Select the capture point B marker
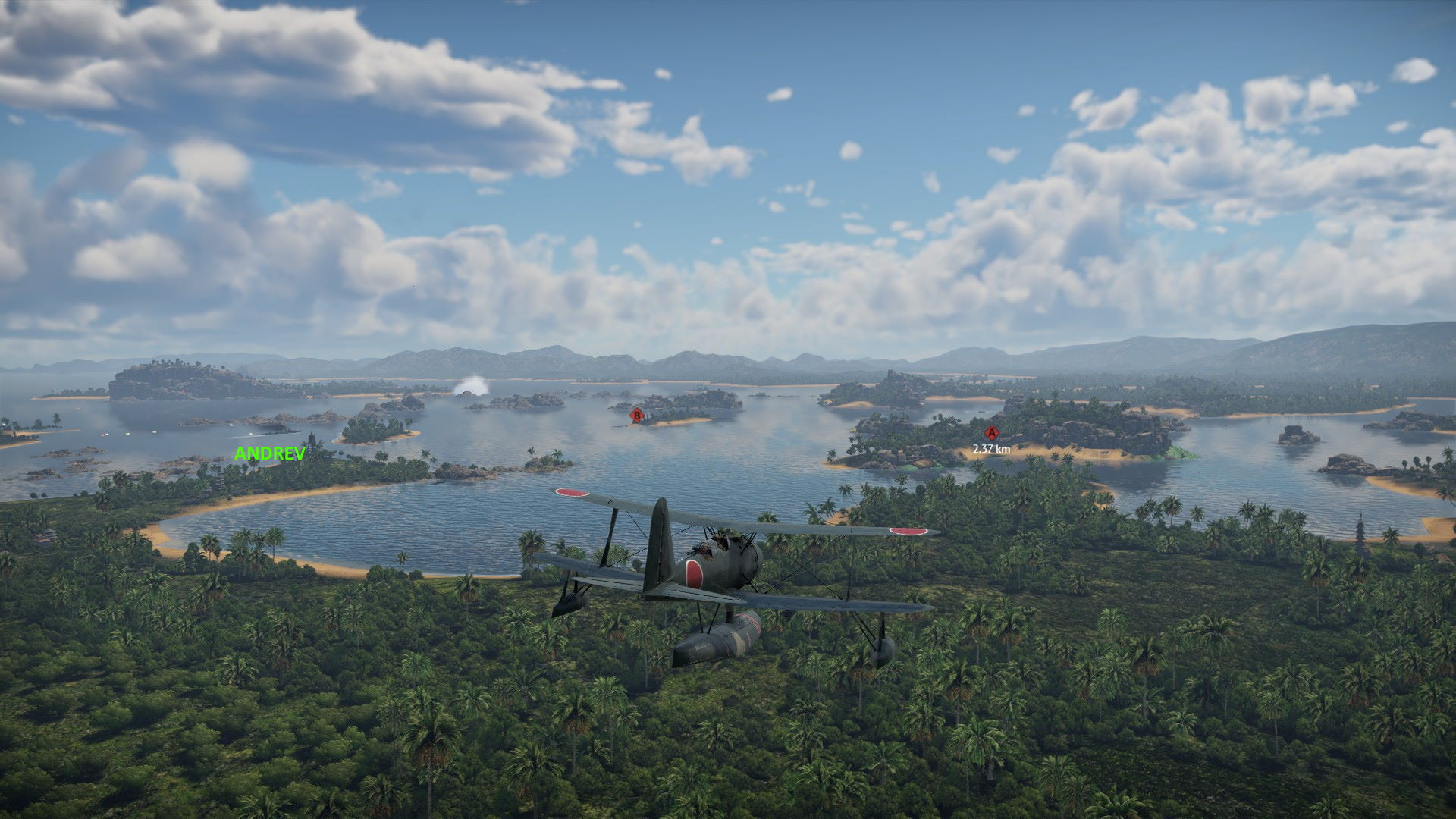The image size is (1456, 819). [x=637, y=415]
